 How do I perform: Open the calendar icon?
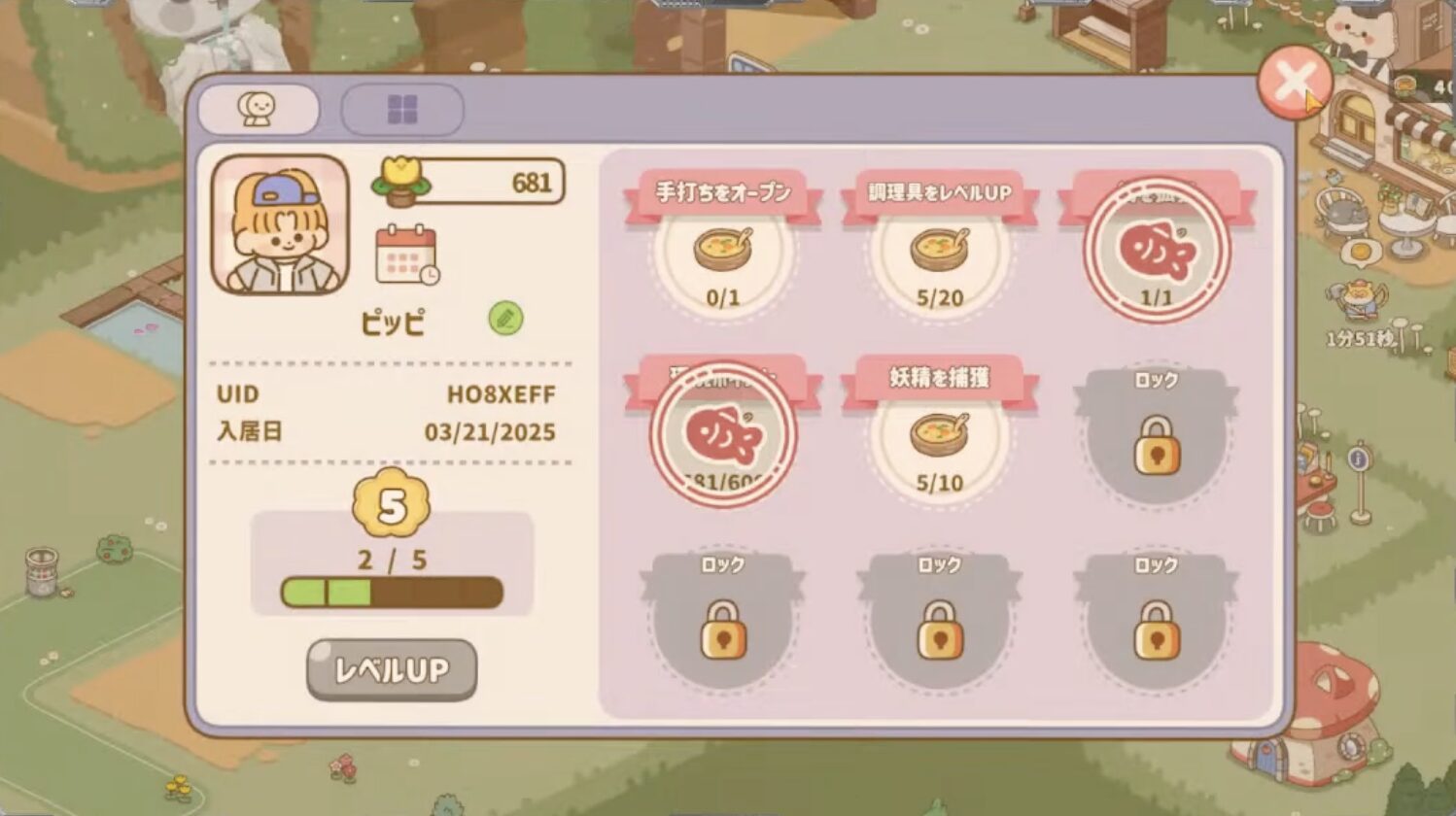click(x=406, y=255)
